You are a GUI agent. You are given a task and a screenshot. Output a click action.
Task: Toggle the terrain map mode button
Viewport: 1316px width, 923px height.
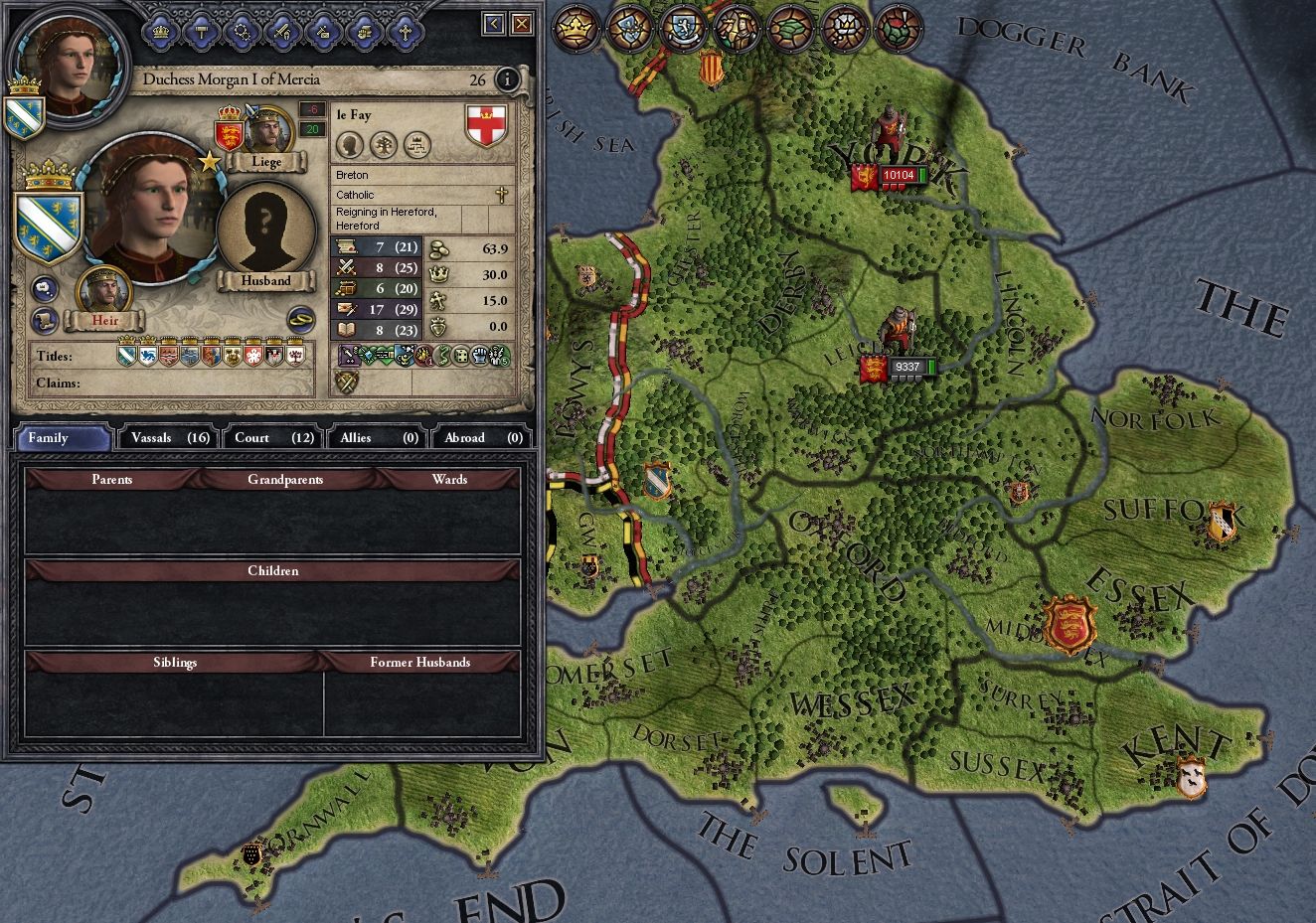[x=788, y=30]
